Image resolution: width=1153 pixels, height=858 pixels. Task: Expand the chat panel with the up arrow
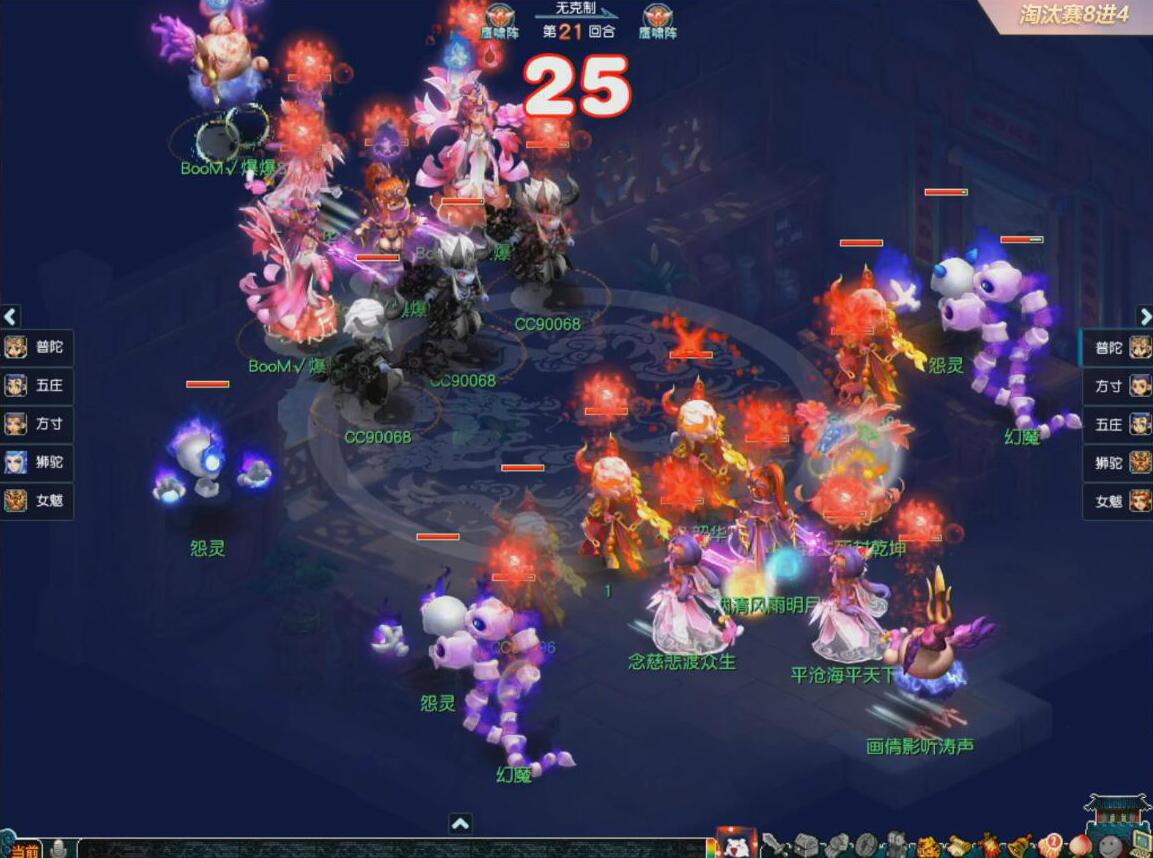point(460,824)
